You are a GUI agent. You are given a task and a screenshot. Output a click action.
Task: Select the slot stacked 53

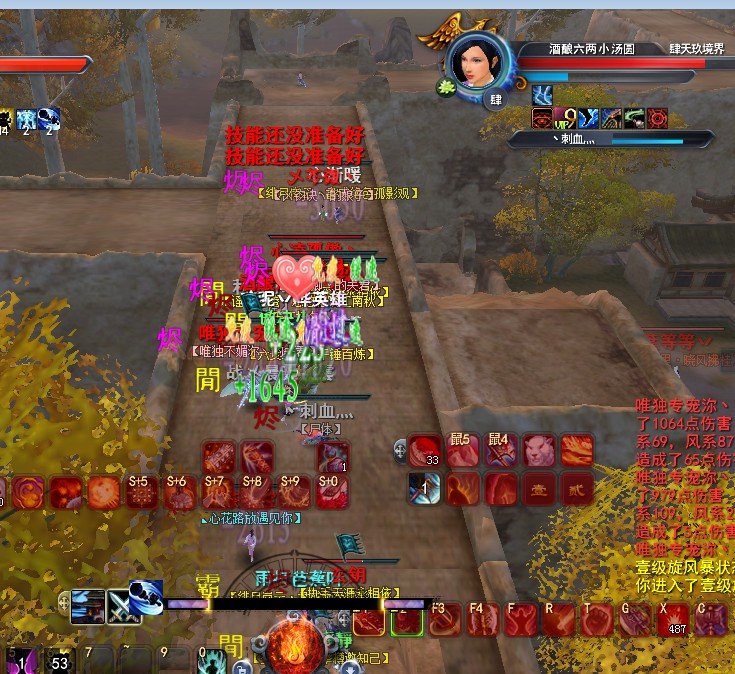click(60, 661)
